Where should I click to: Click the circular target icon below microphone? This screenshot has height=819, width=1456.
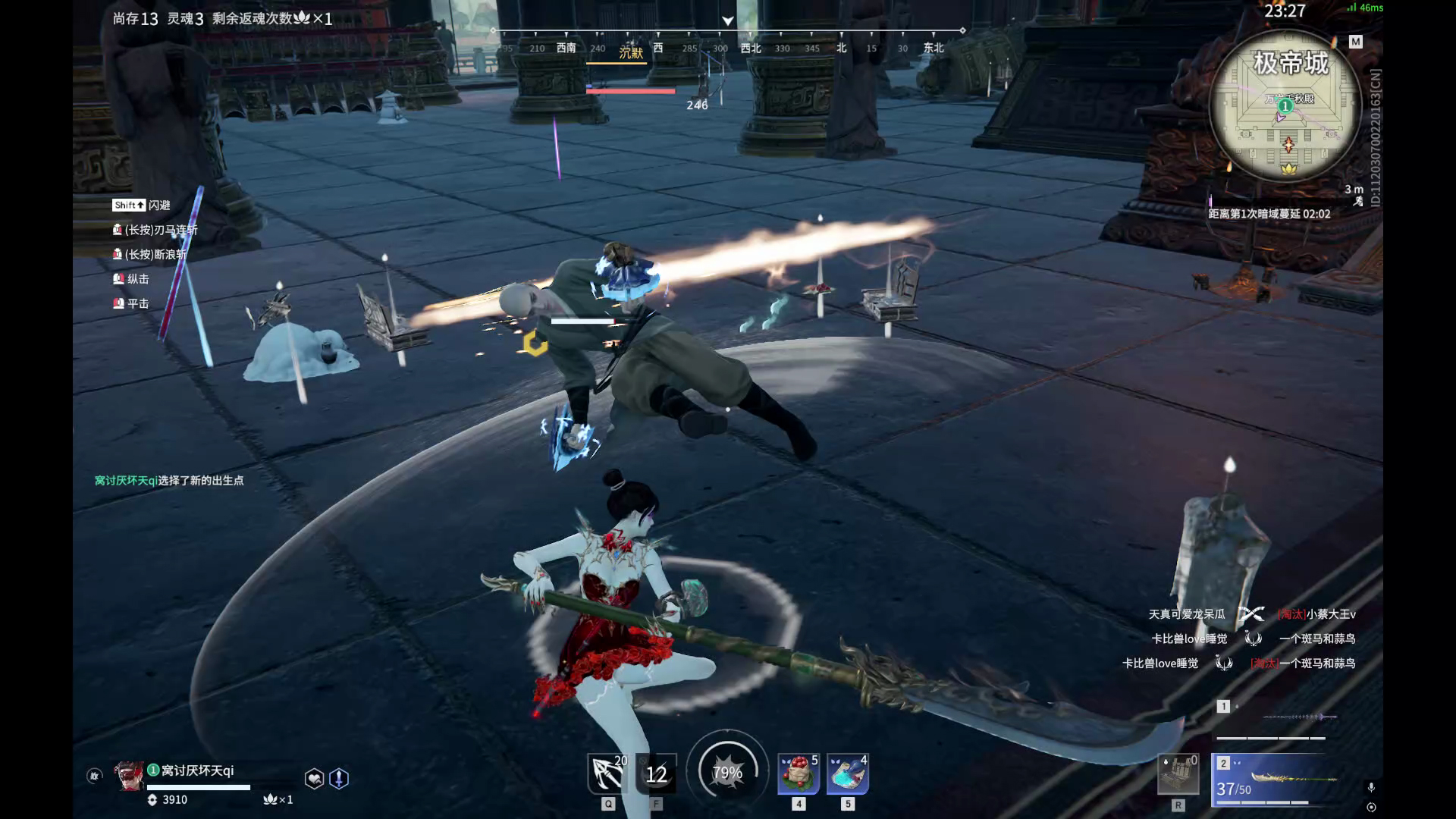point(1371,807)
